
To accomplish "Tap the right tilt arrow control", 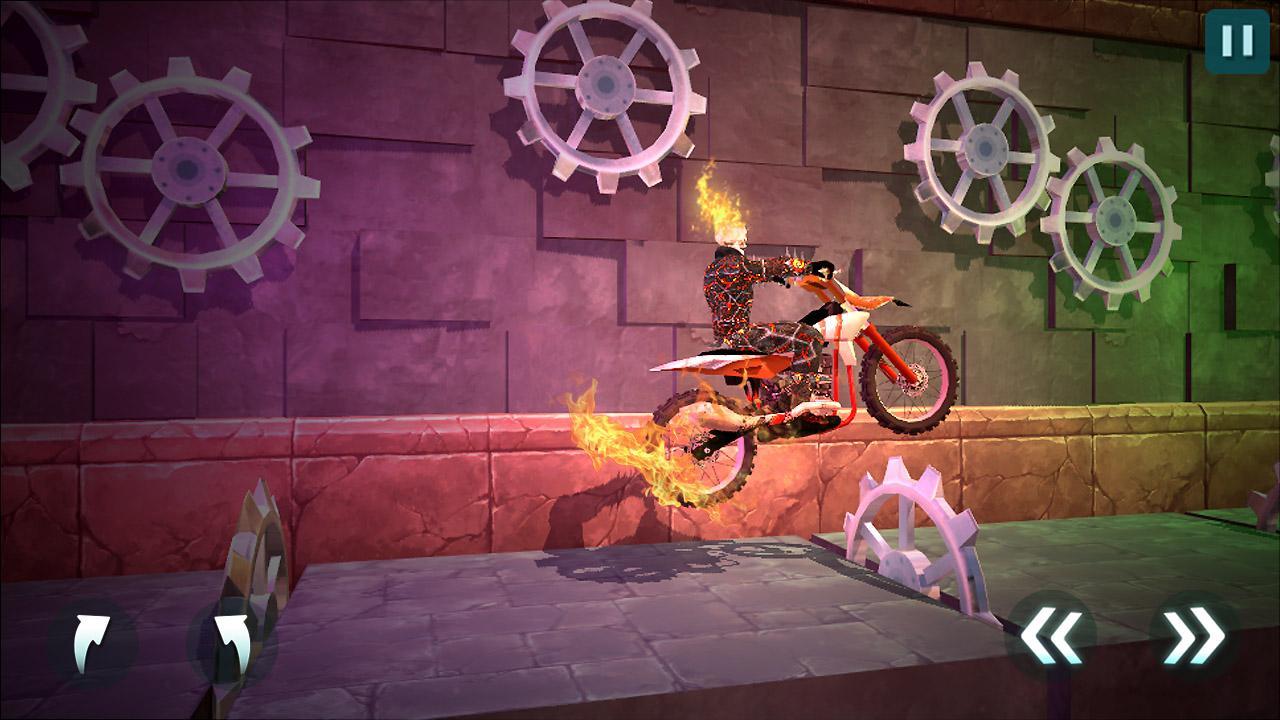I will pos(1193,633).
